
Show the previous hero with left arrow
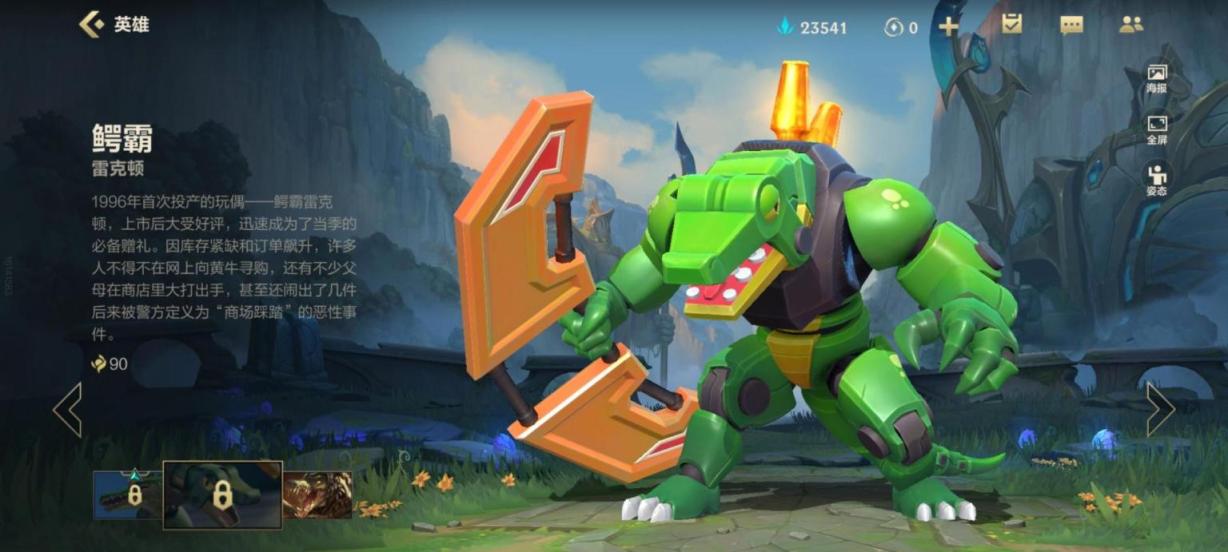coord(67,409)
